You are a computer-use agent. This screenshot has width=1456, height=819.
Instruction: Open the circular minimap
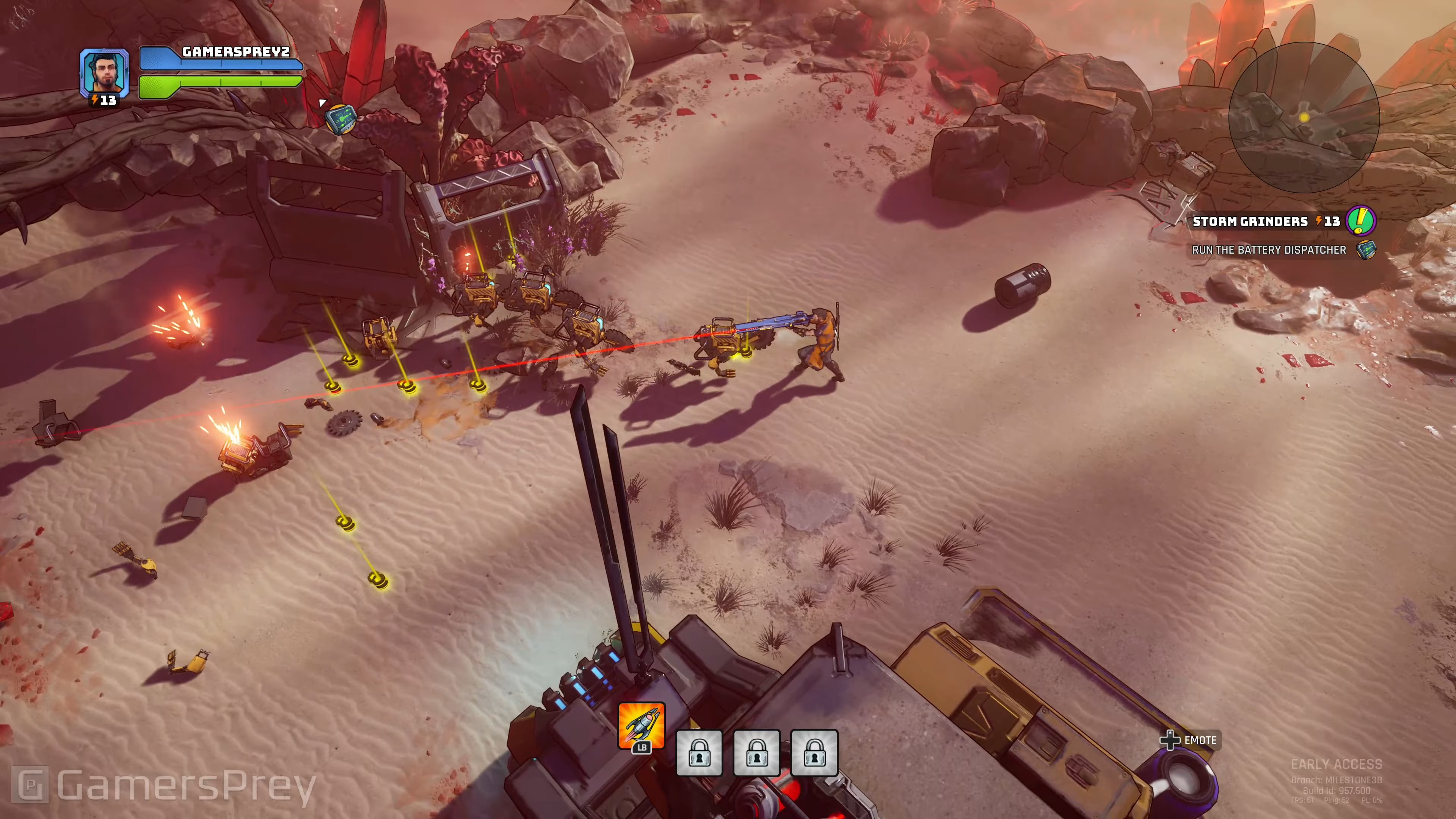coord(1304,118)
